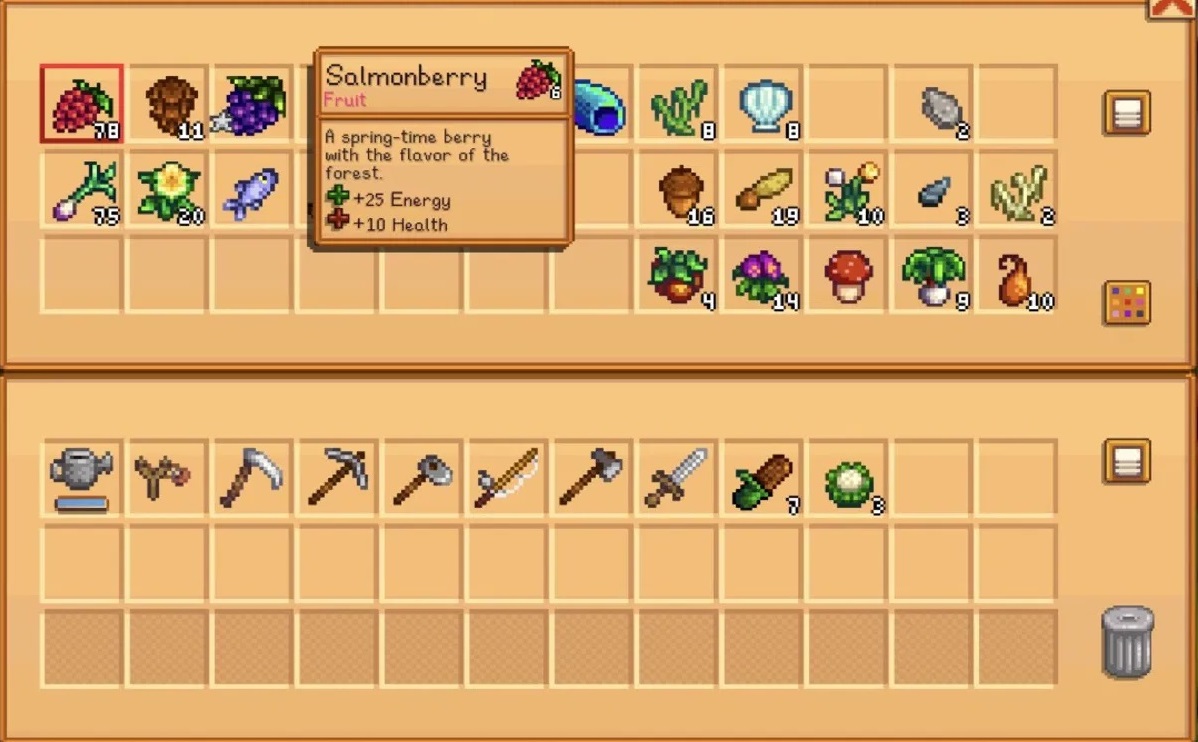Click the trash can

click(x=1127, y=642)
